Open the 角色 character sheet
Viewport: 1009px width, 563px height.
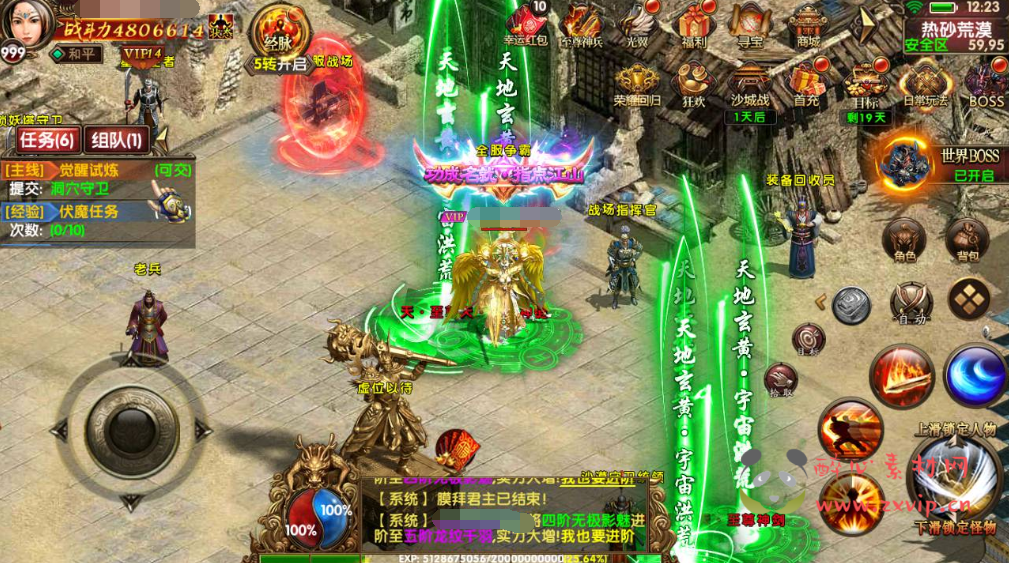point(904,240)
